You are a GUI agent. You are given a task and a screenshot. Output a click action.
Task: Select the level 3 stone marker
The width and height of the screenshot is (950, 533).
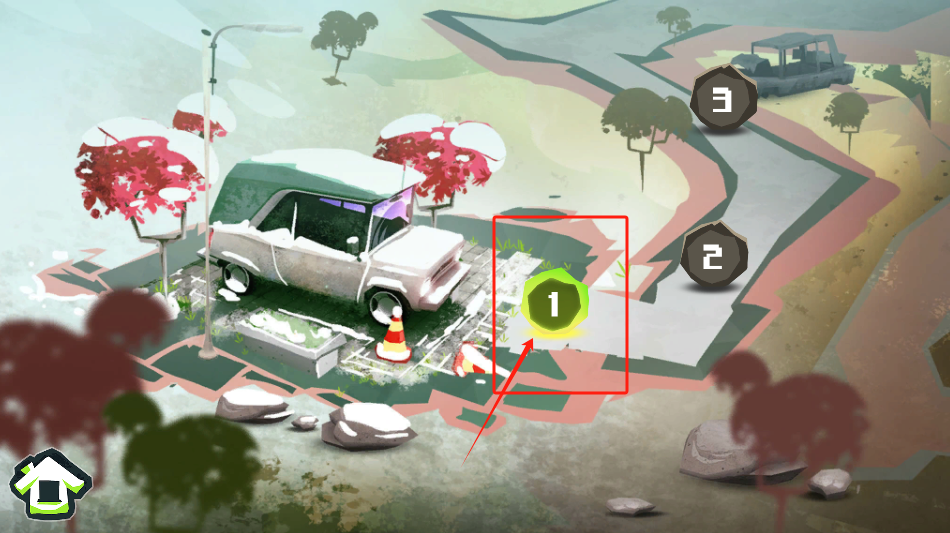[722, 99]
